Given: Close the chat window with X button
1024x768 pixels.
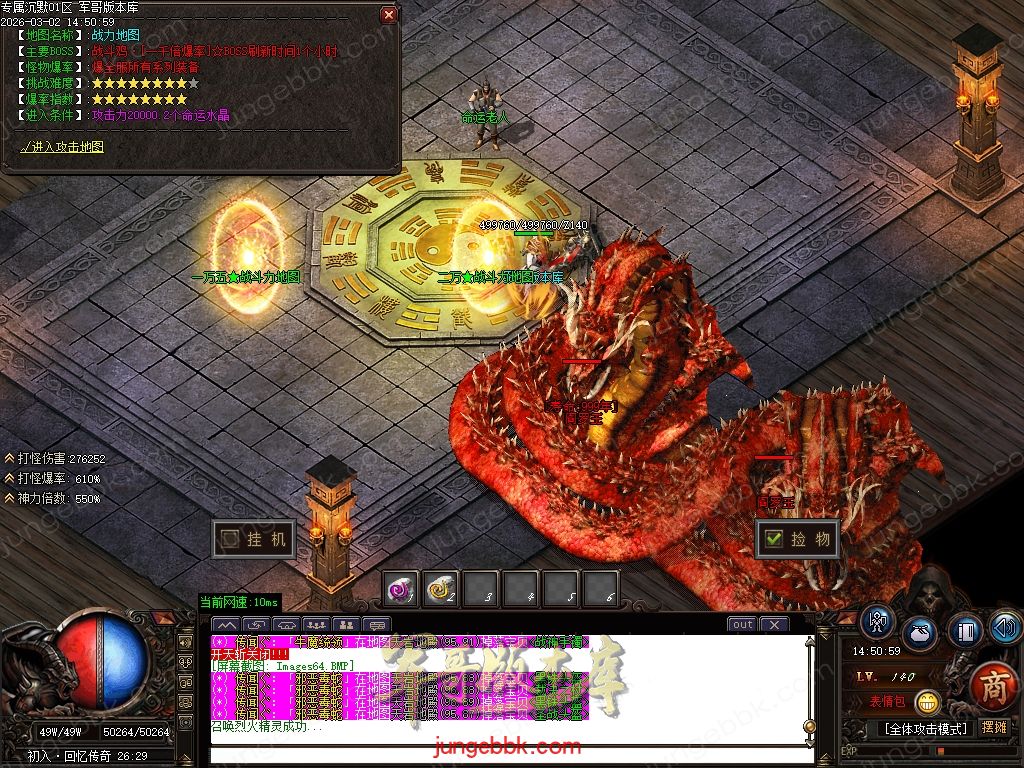Looking at the screenshot, I should pos(773,625).
